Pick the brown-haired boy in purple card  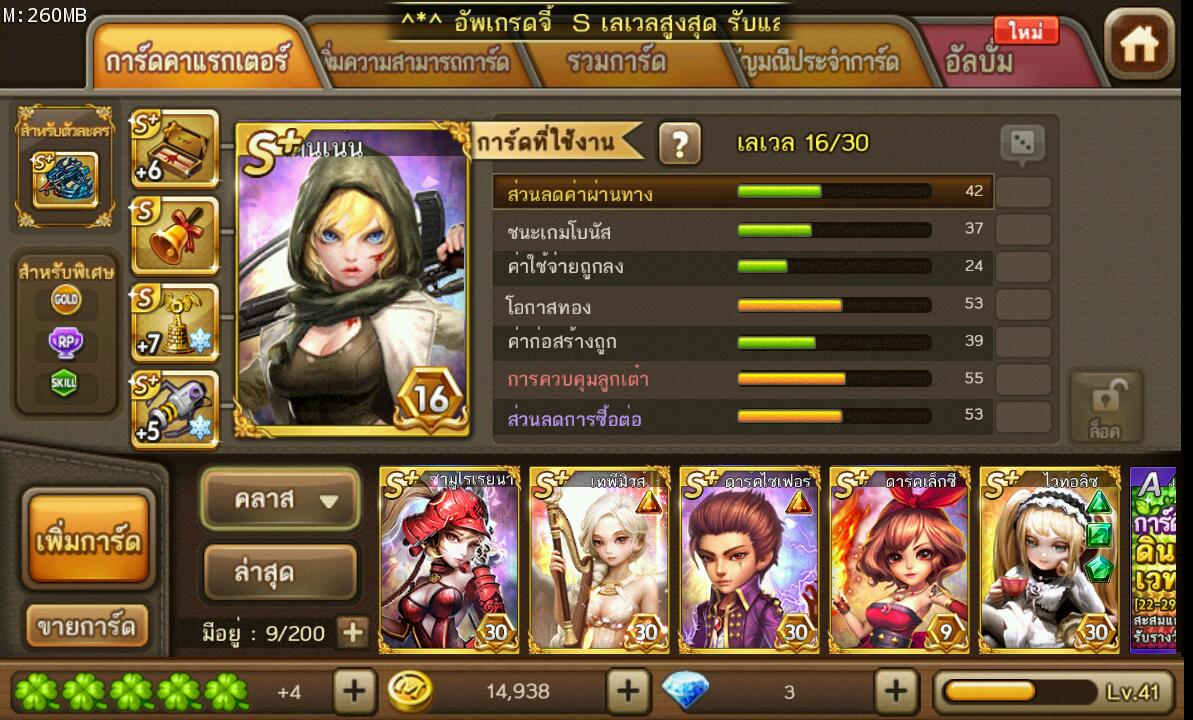[x=749, y=560]
